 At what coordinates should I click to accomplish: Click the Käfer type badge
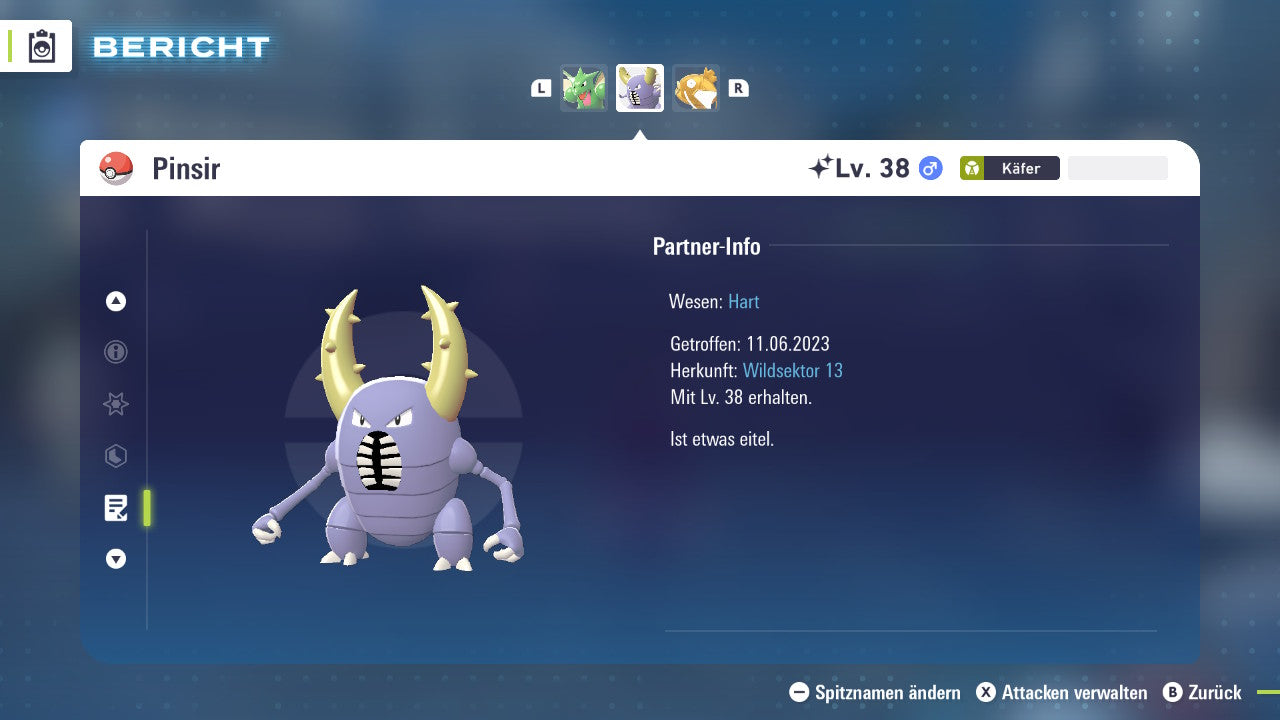1009,168
